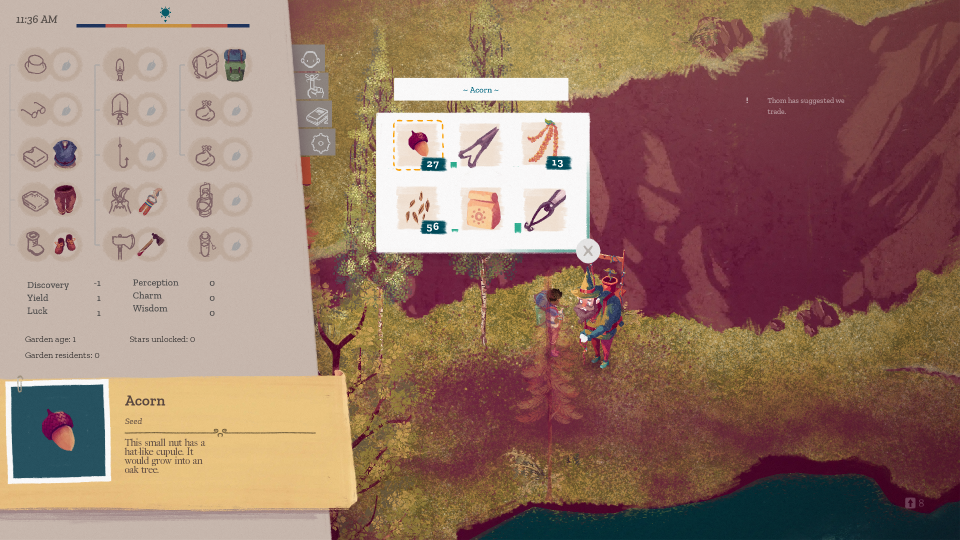960x540 pixels.
Task: Select the equipped green backpack slot
Action: [235, 65]
